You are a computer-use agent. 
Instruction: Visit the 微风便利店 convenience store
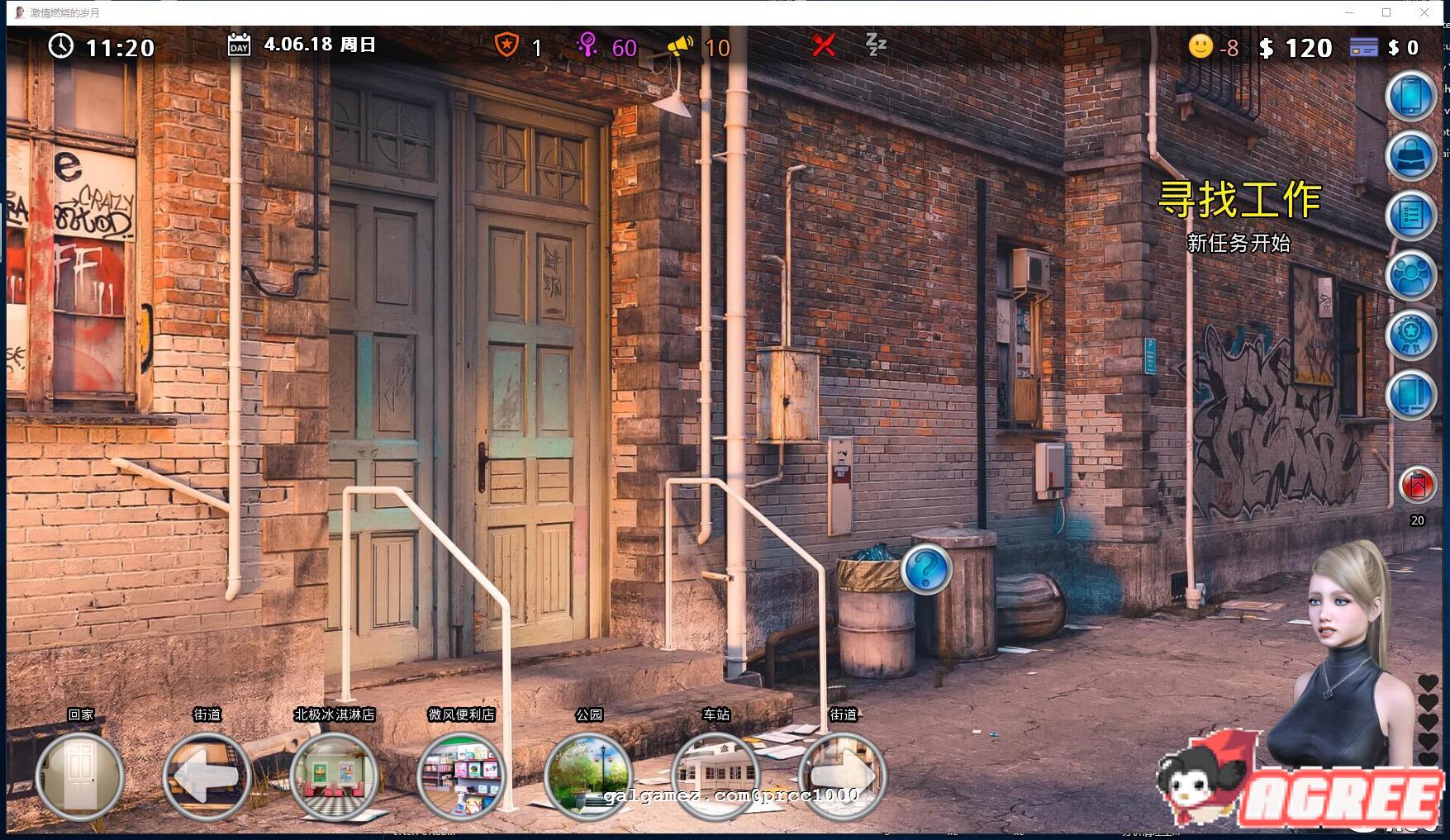(x=461, y=776)
